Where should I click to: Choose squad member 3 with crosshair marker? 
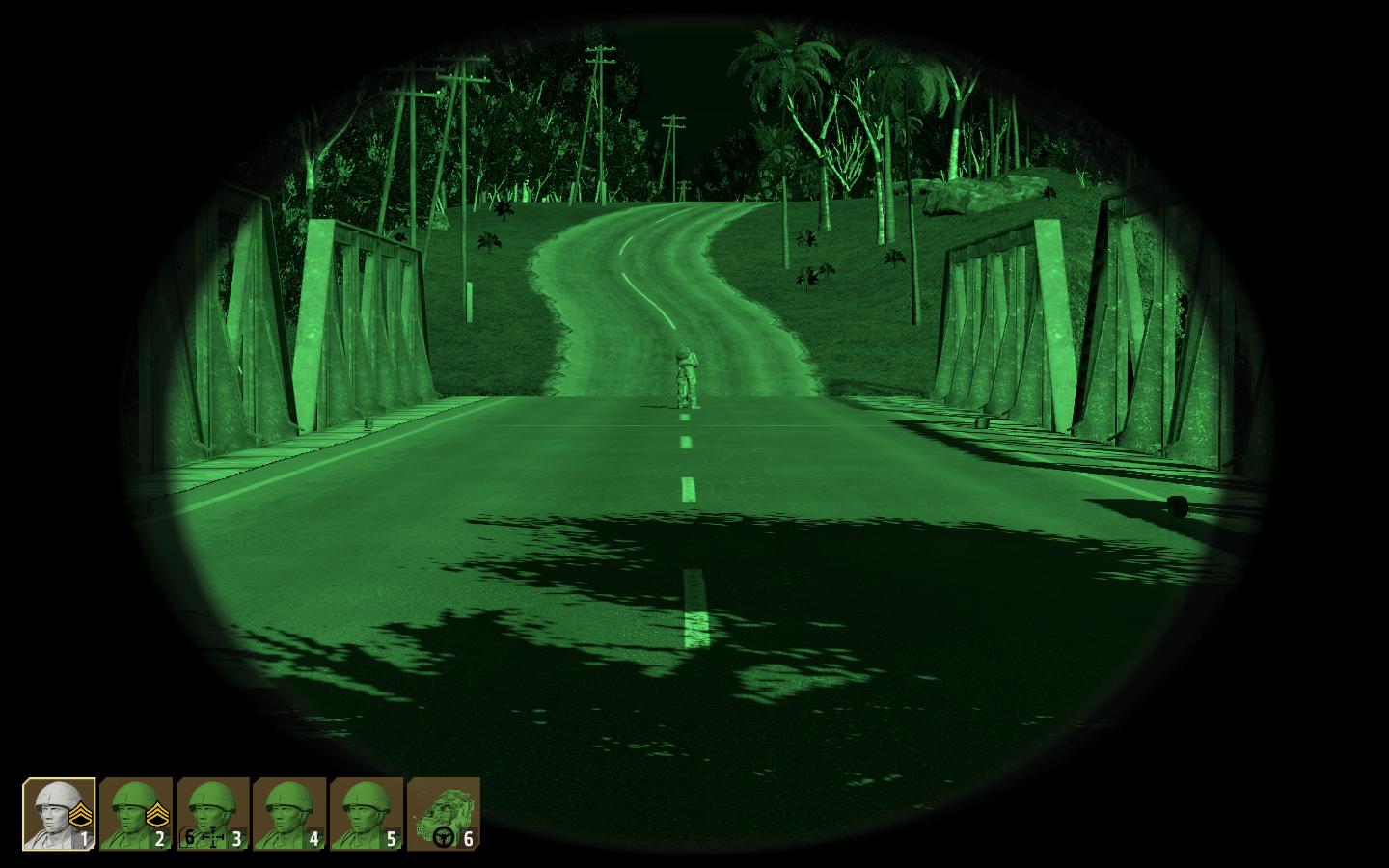point(213,814)
